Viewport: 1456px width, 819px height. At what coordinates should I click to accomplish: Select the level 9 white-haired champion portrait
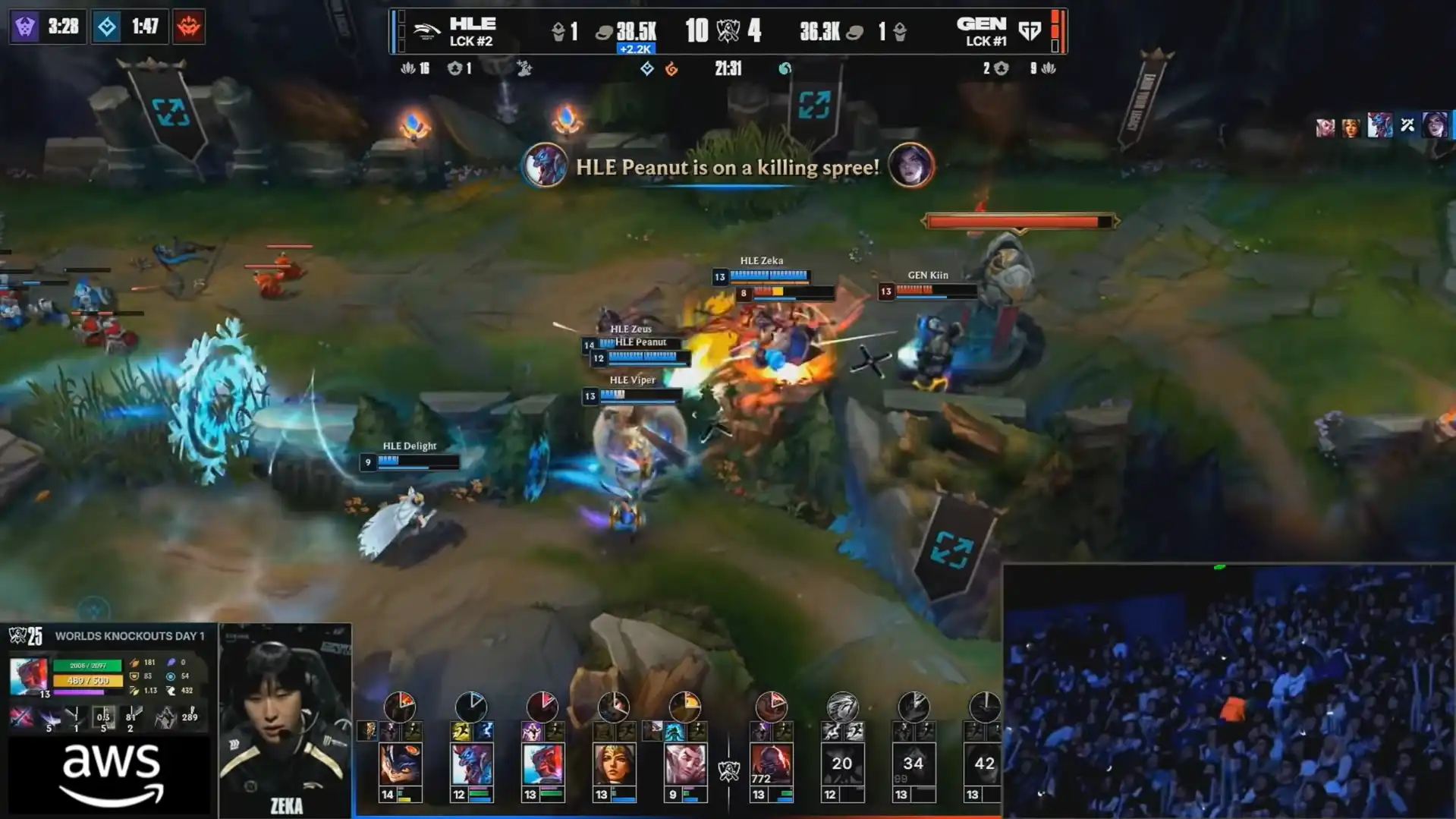point(685,764)
